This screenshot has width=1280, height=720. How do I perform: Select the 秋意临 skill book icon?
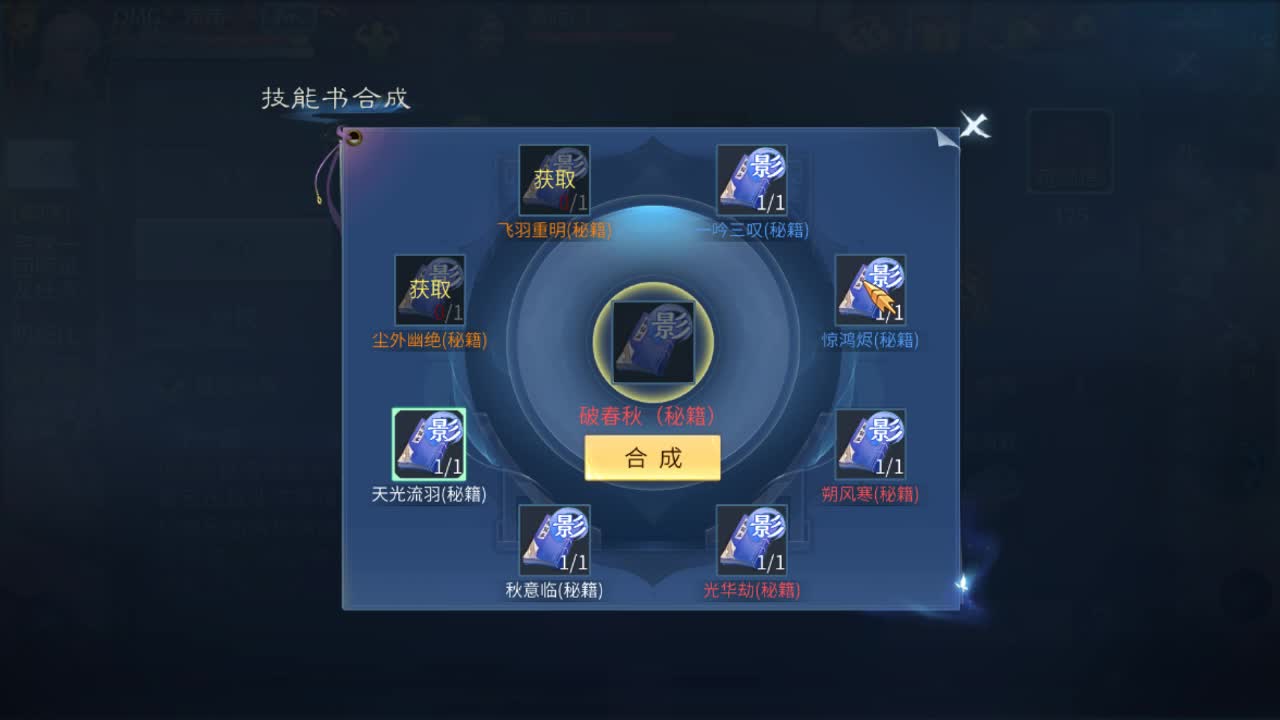pyautogui.click(x=554, y=540)
